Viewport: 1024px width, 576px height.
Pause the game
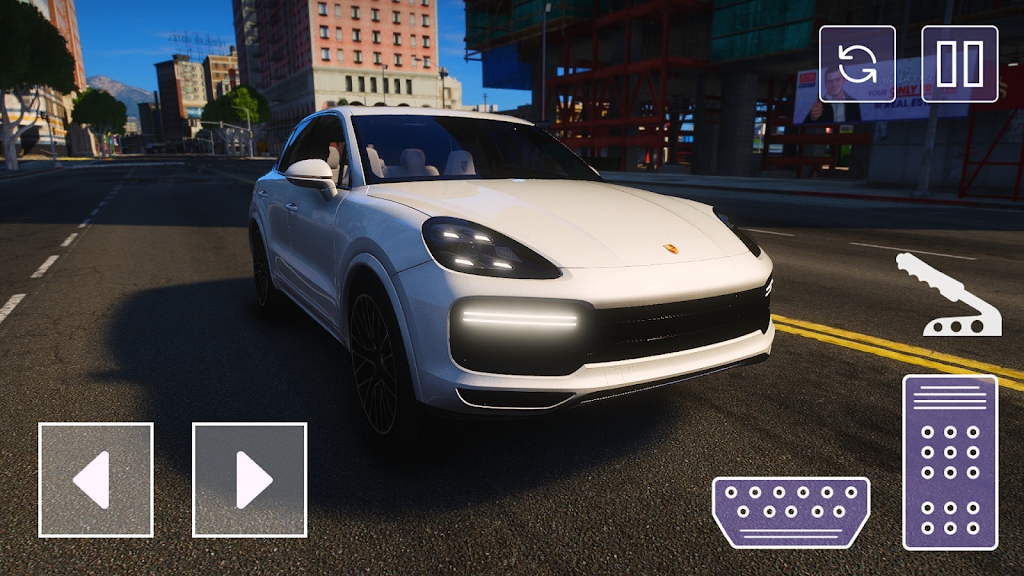click(x=960, y=64)
